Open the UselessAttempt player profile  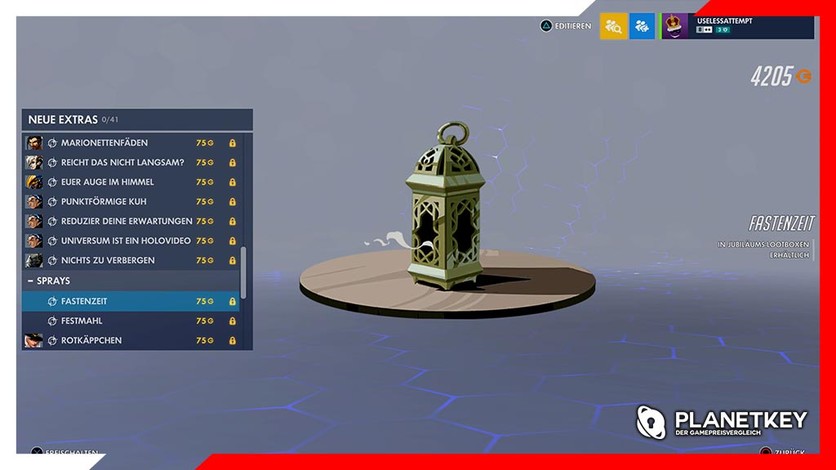[738, 26]
